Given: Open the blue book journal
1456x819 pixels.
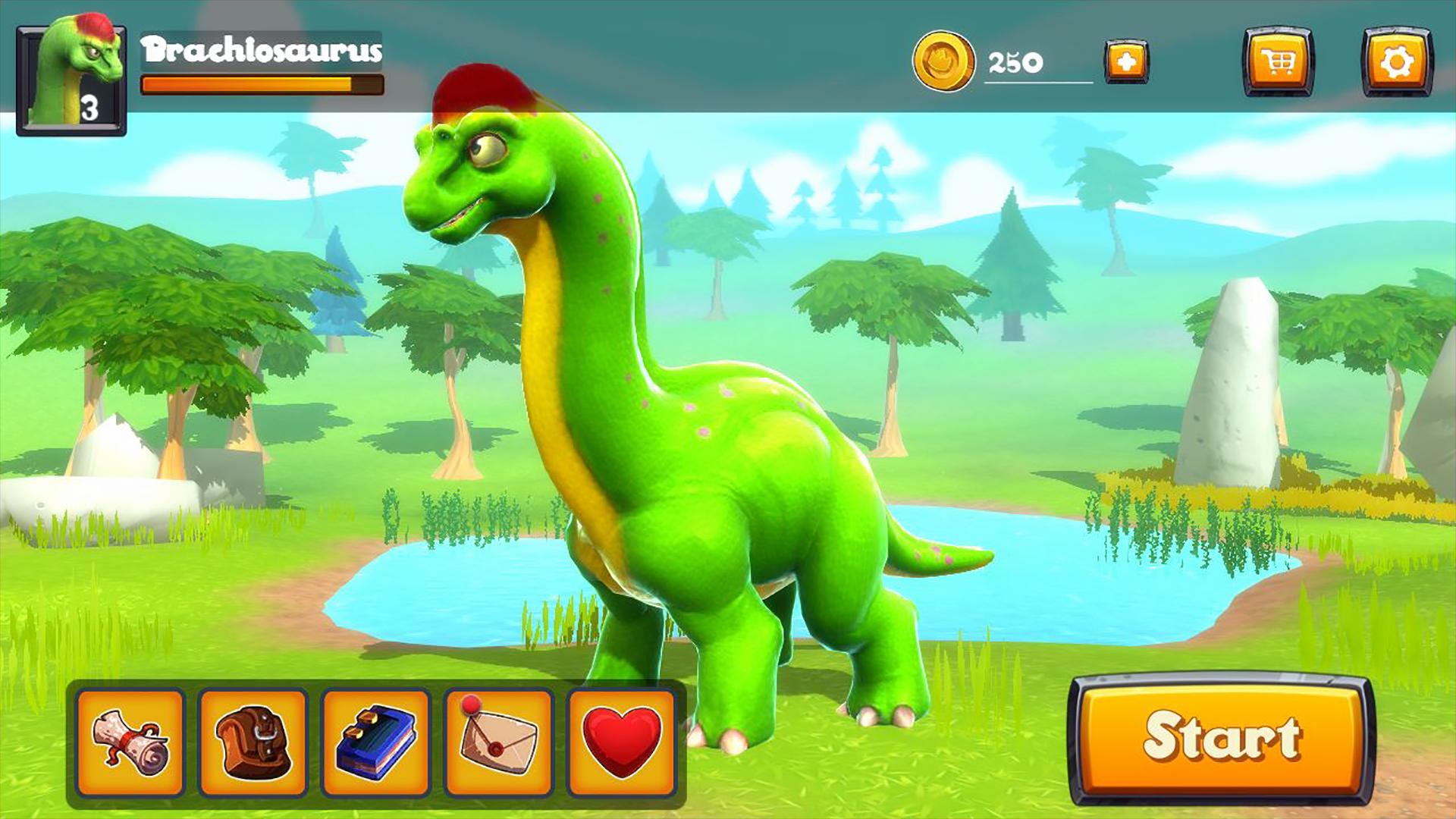Looking at the screenshot, I should pos(376,742).
